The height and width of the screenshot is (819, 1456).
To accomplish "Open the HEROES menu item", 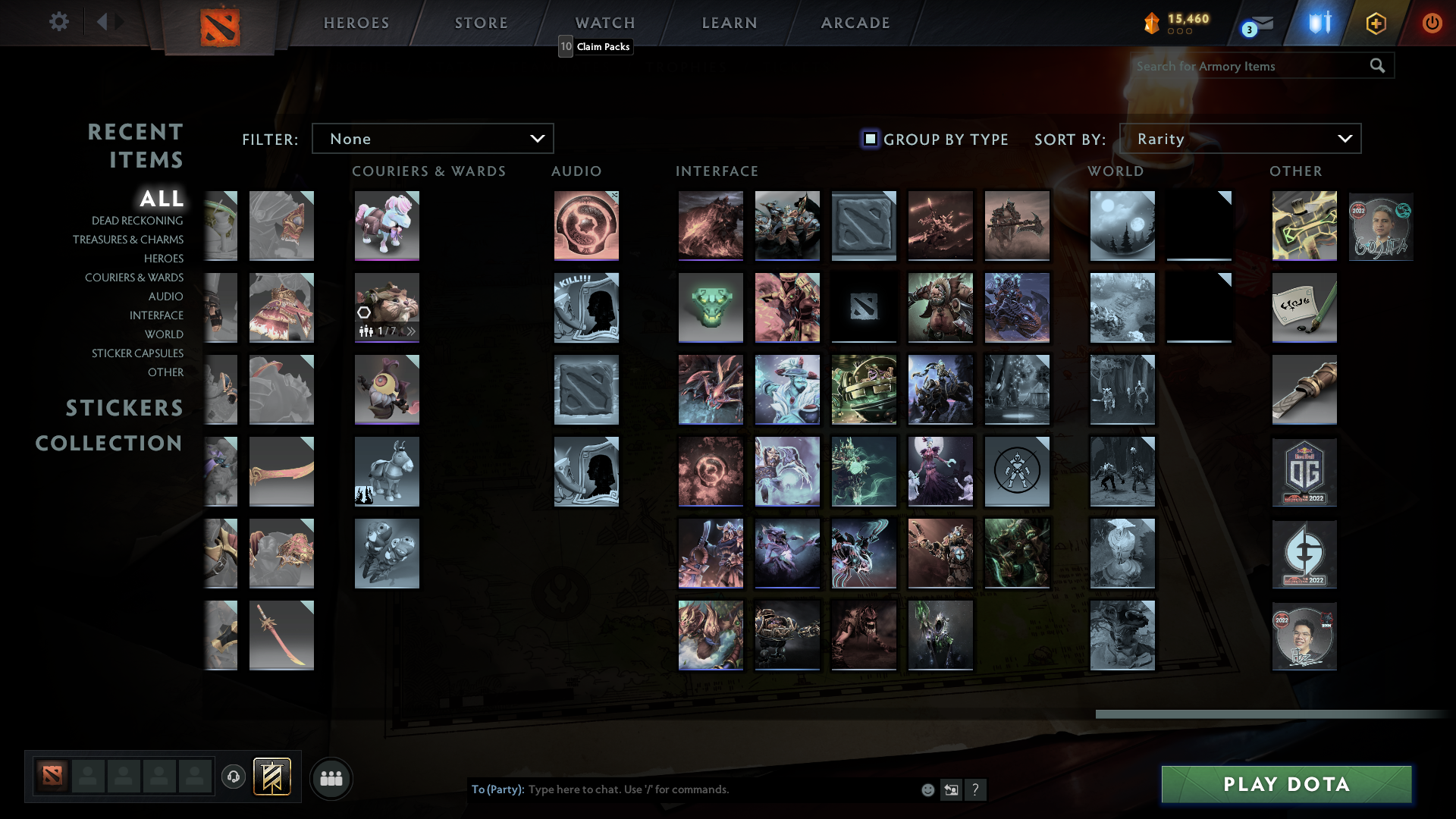I will [x=356, y=23].
